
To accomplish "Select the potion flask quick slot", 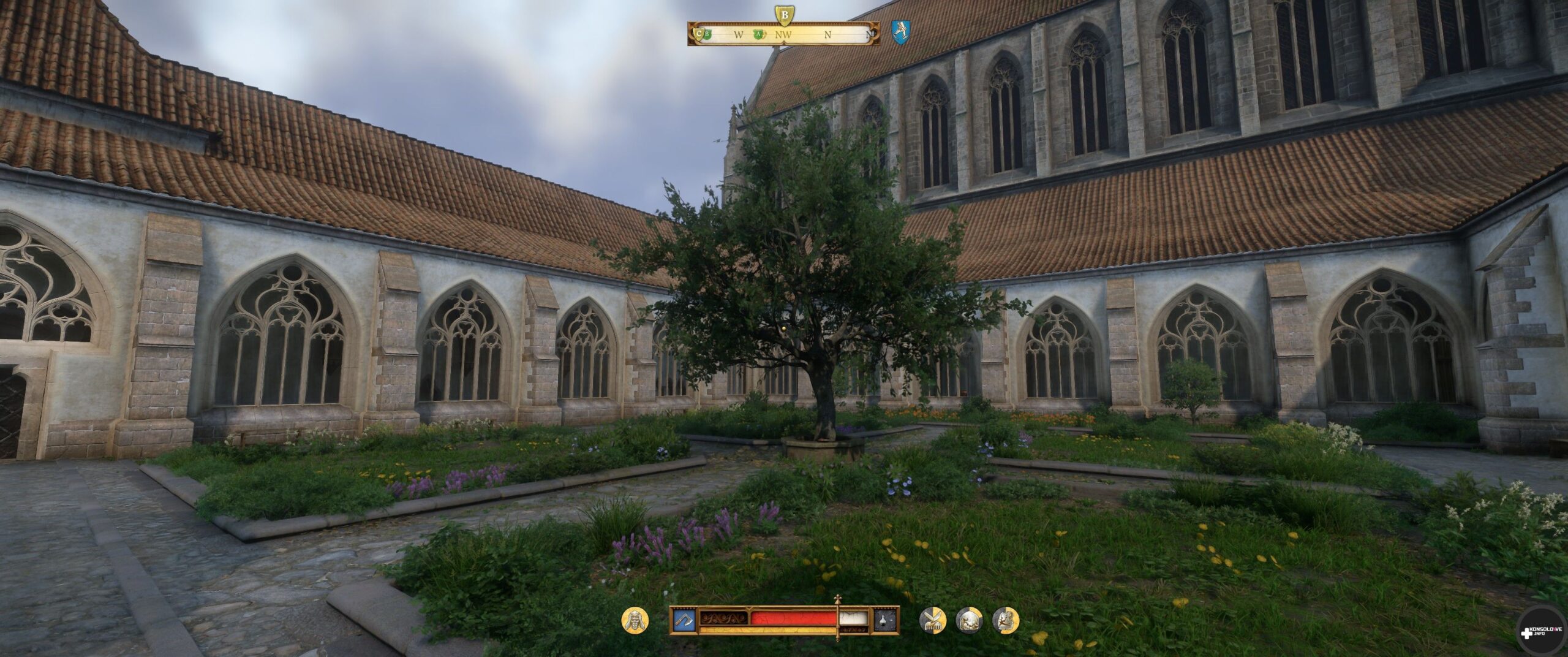I will tap(886, 620).
